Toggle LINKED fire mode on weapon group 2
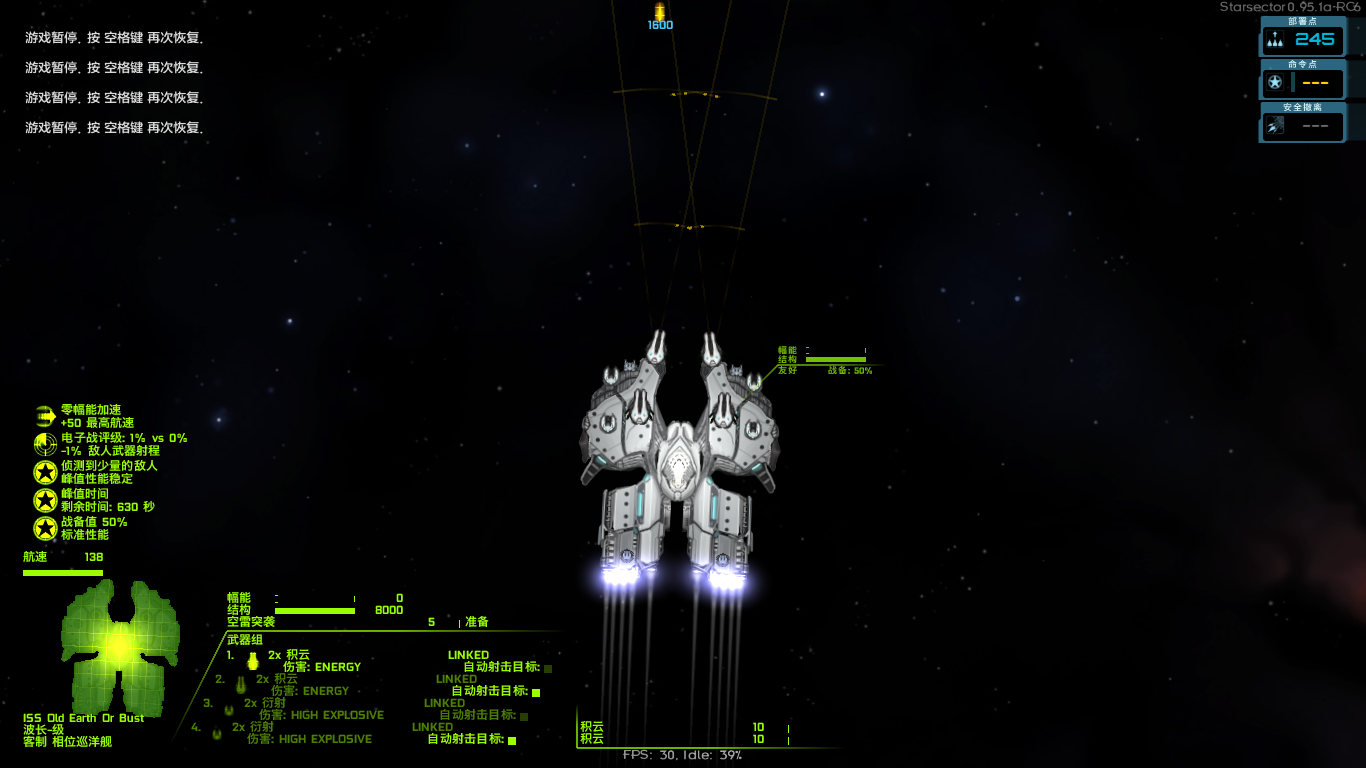The height and width of the screenshot is (768, 1366). coord(455,679)
